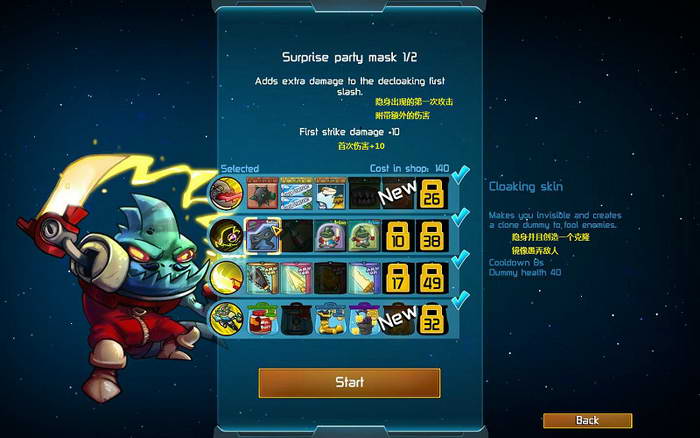The image size is (700, 438).
Task: Start the match with this loadout
Action: tap(349, 382)
